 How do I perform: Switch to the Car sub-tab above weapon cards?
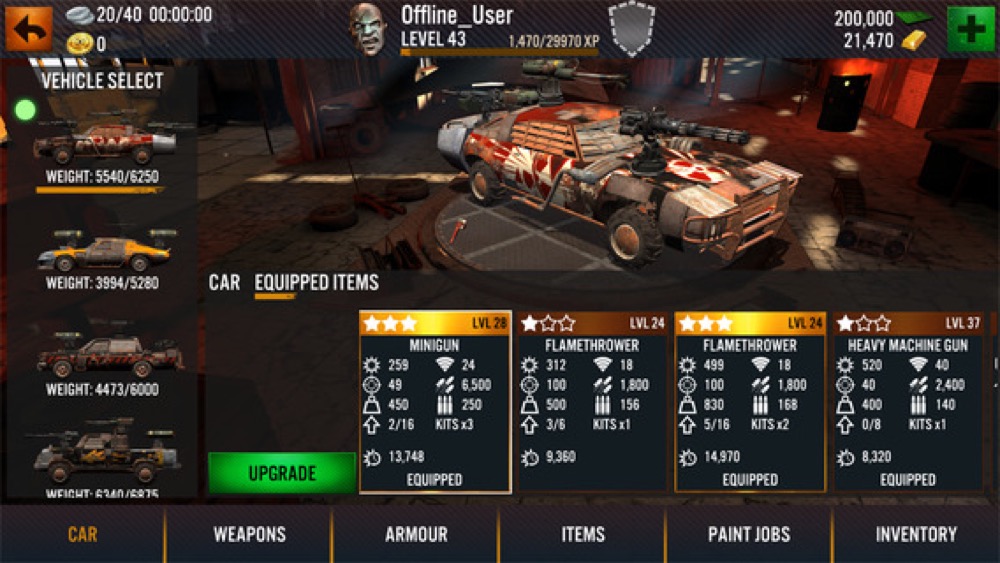[x=224, y=283]
